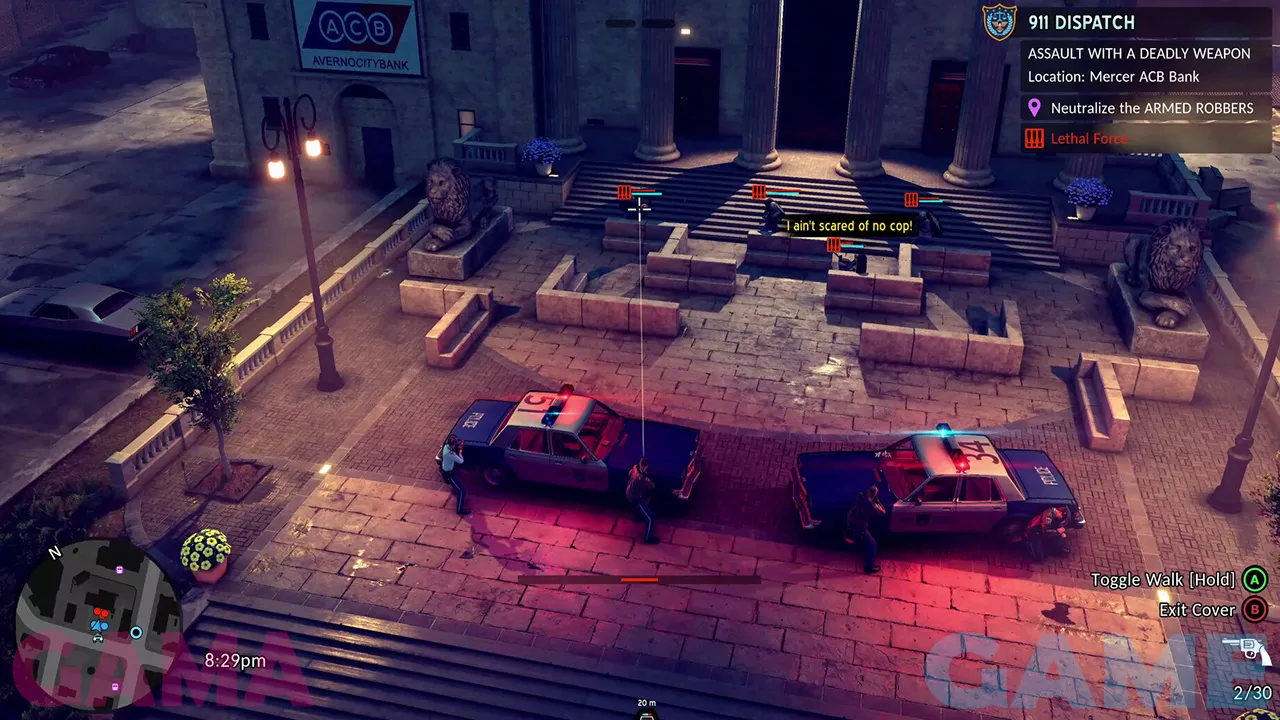Open the Assault With a Deadly Weapon call details
Viewport: 1280px width, 720px height.
tap(1139, 53)
